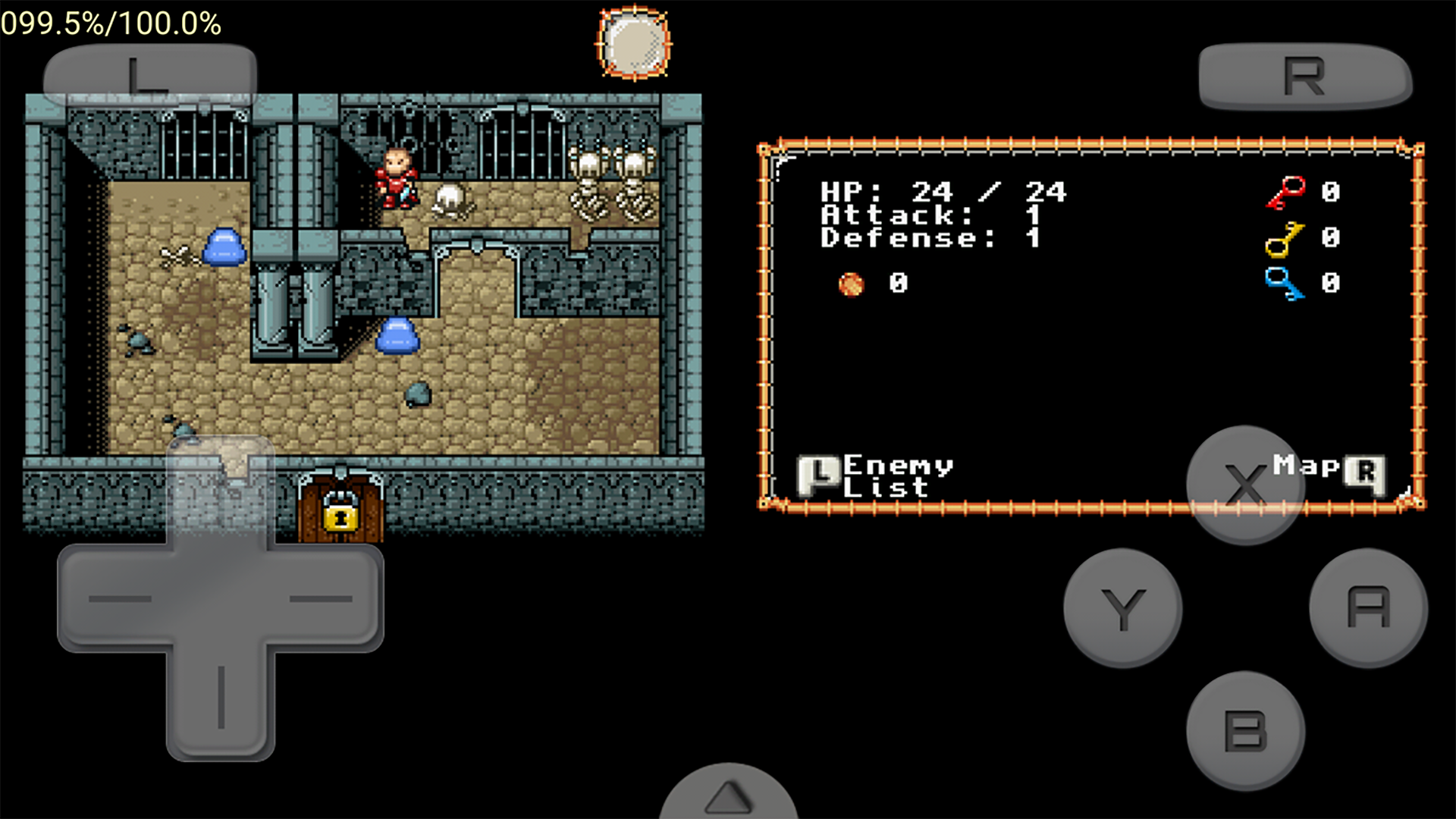Tap the glowing mirror portal above the map

coord(634,42)
